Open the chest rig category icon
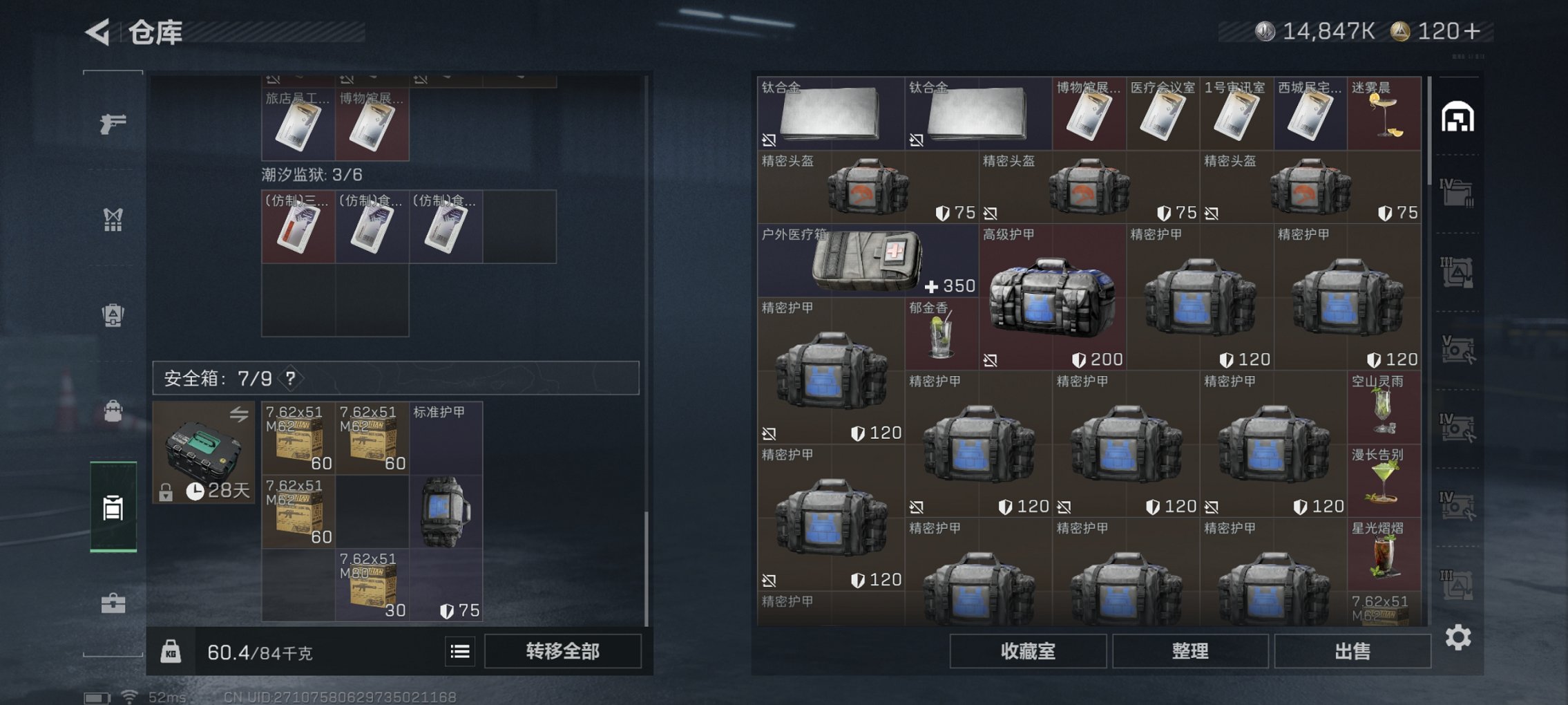This screenshot has height=705, width=1568. tap(114, 220)
